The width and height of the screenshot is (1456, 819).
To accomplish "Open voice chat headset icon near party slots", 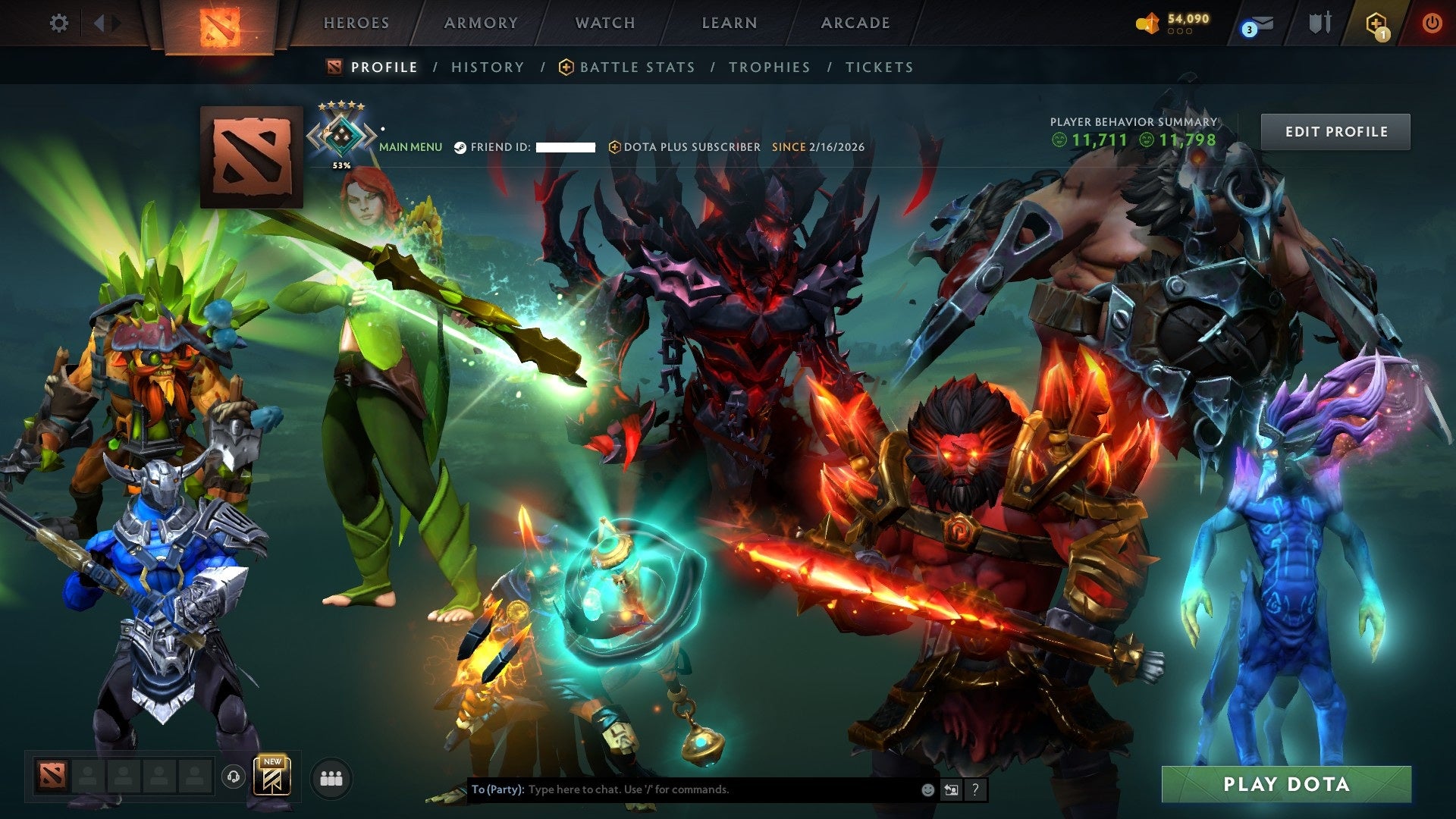I will pyautogui.click(x=234, y=776).
